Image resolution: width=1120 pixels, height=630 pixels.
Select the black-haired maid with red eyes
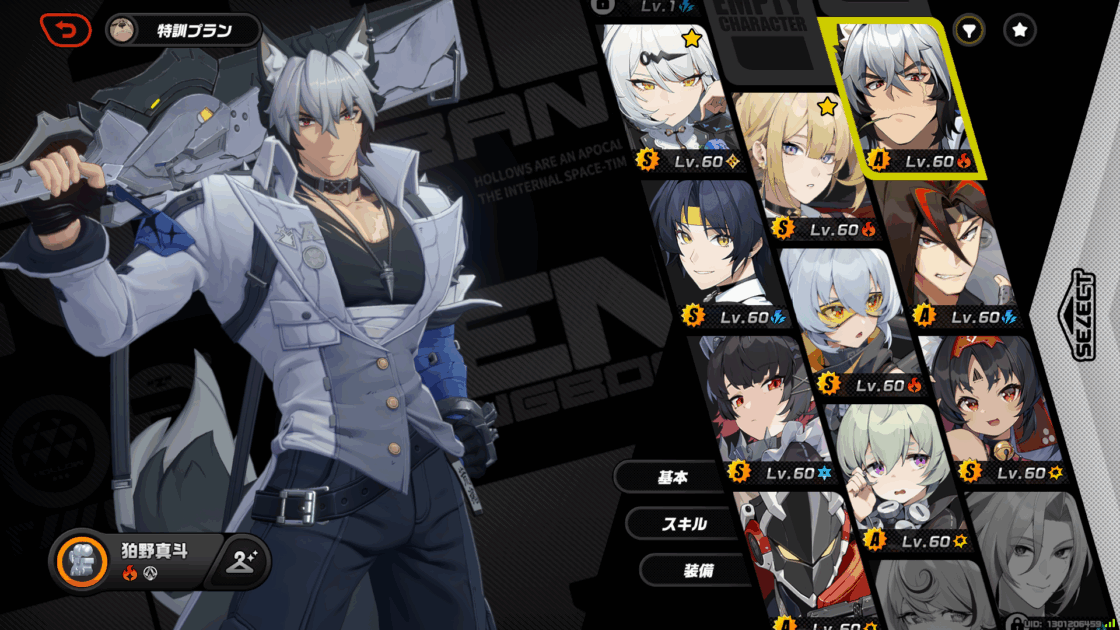pos(762,400)
